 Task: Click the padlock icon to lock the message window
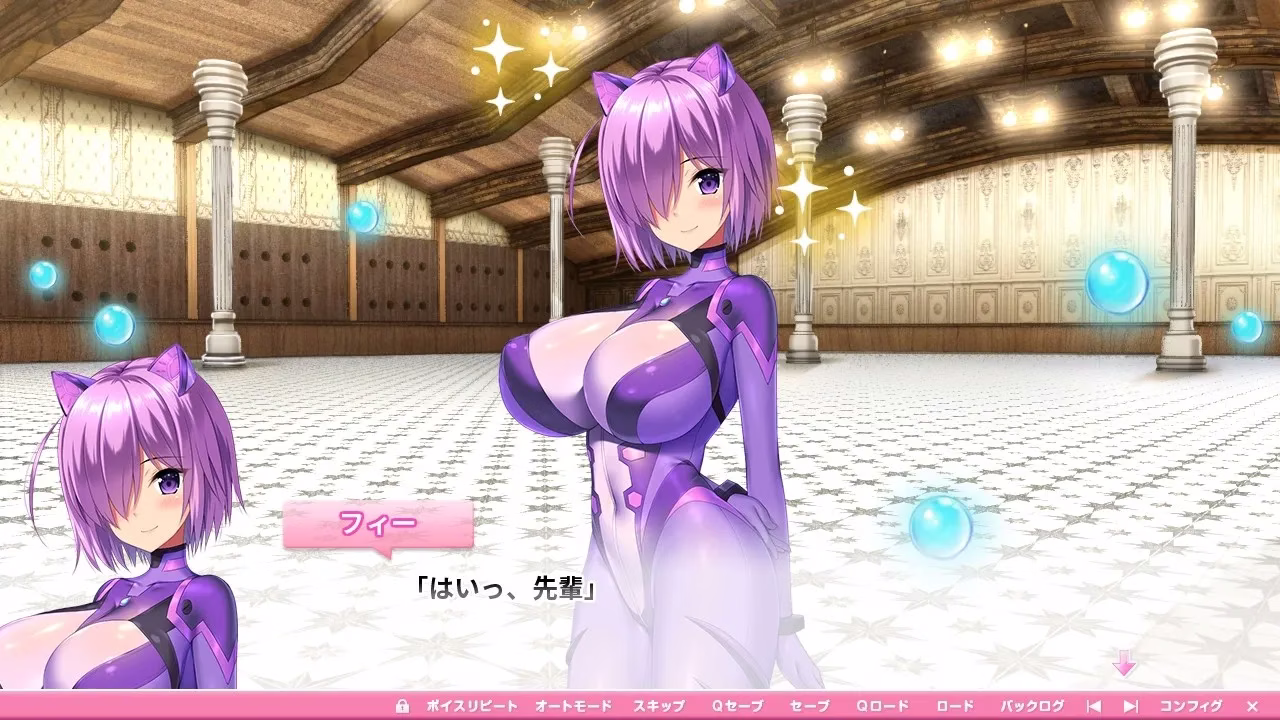[406, 703]
